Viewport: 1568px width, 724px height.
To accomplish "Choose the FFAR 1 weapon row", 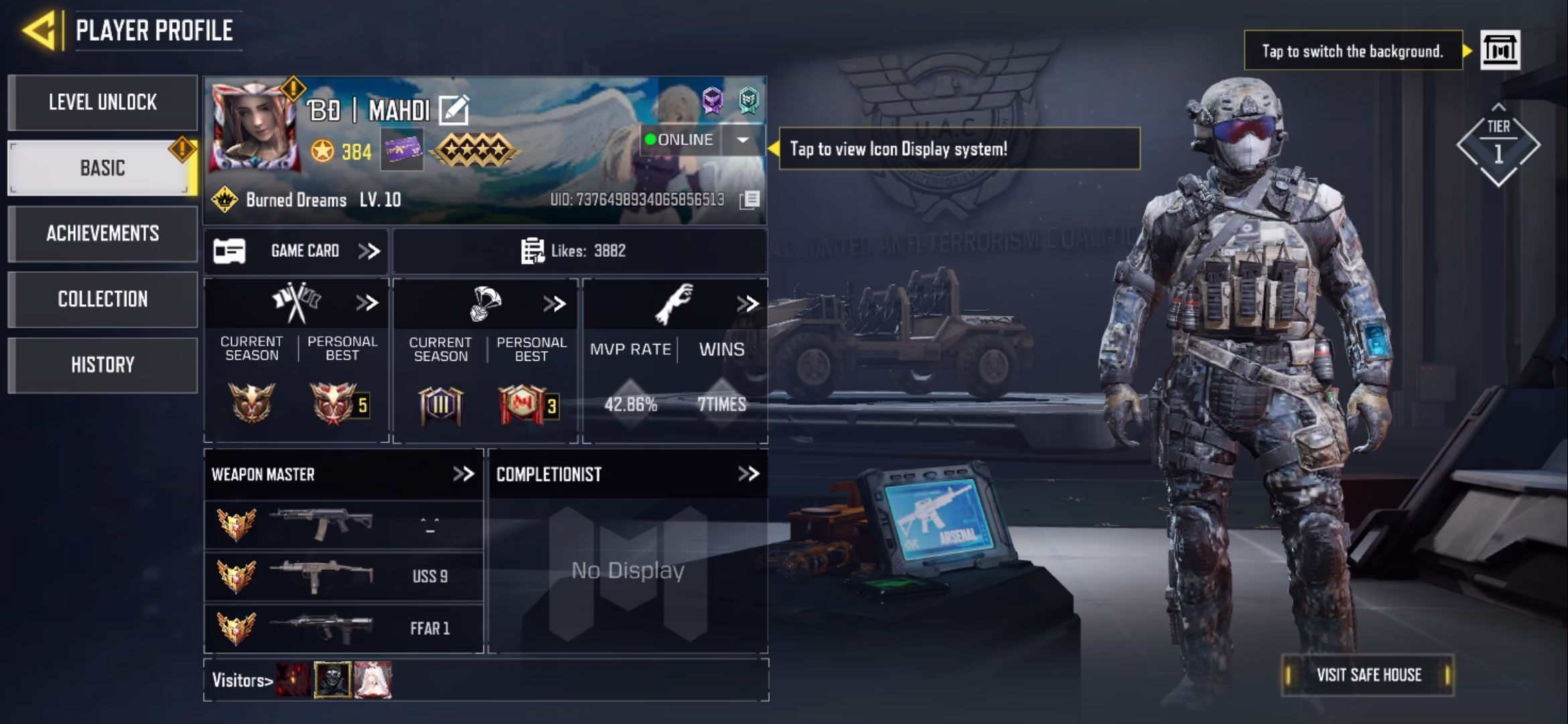I will pos(343,629).
